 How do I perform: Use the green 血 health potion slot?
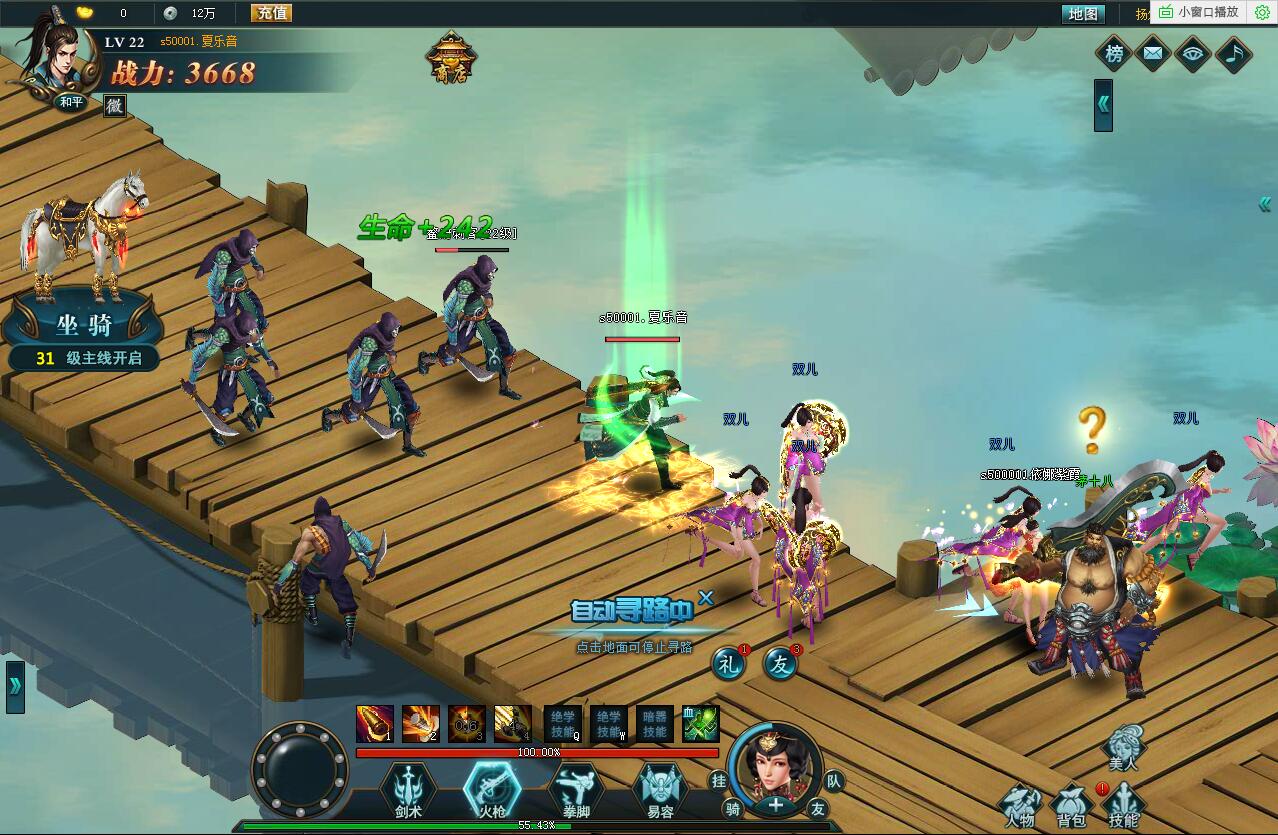point(701,724)
